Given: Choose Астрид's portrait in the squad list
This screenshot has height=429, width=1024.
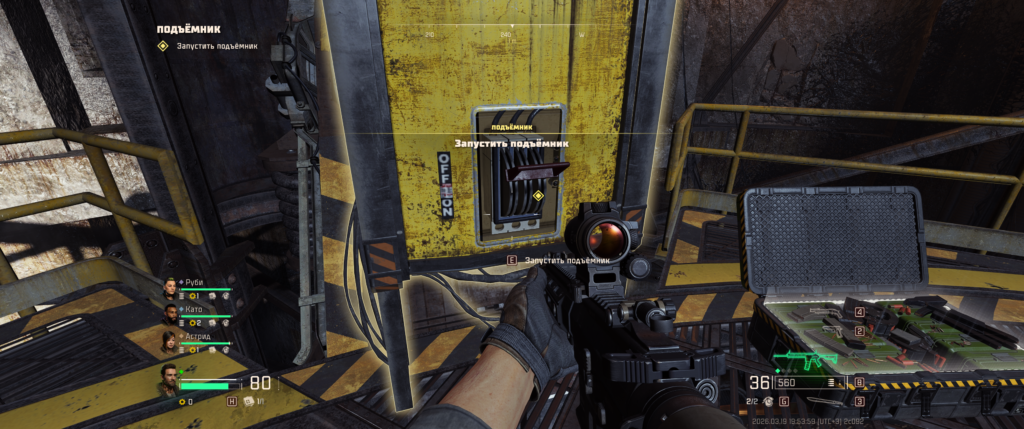Looking at the screenshot, I should click(x=170, y=342).
